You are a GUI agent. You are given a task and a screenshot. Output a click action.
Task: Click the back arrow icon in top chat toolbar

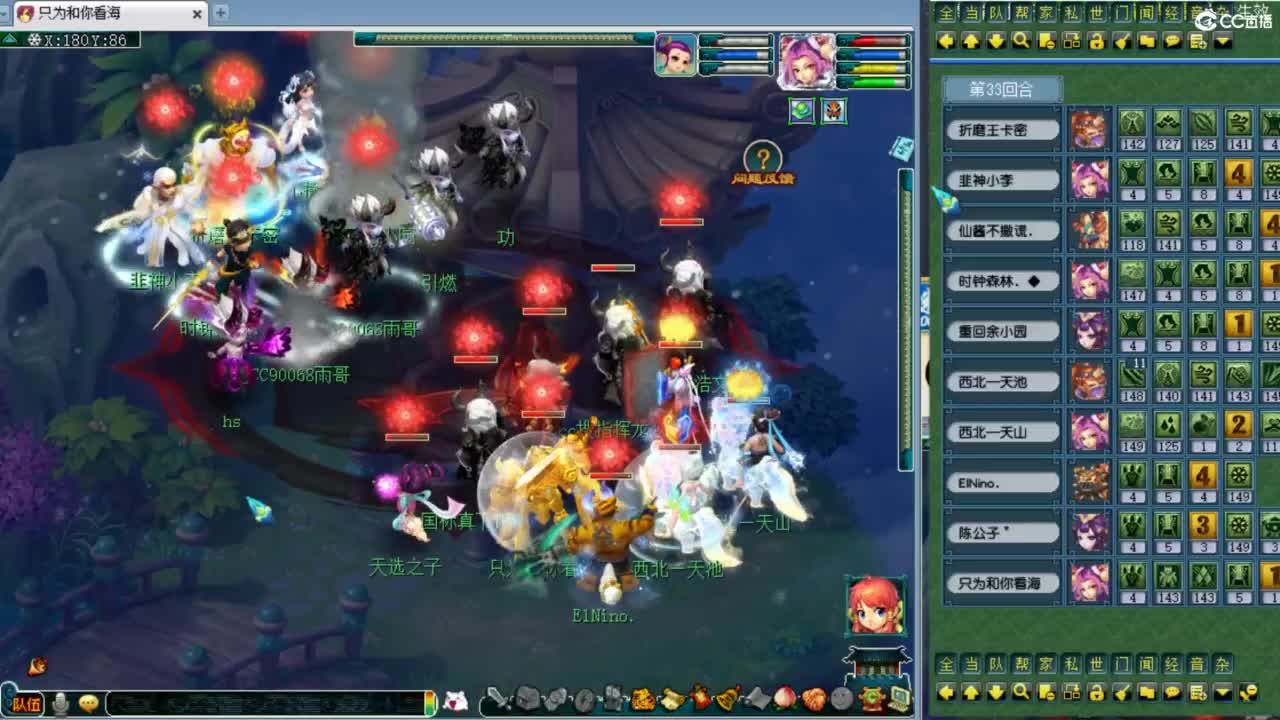point(946,41)
